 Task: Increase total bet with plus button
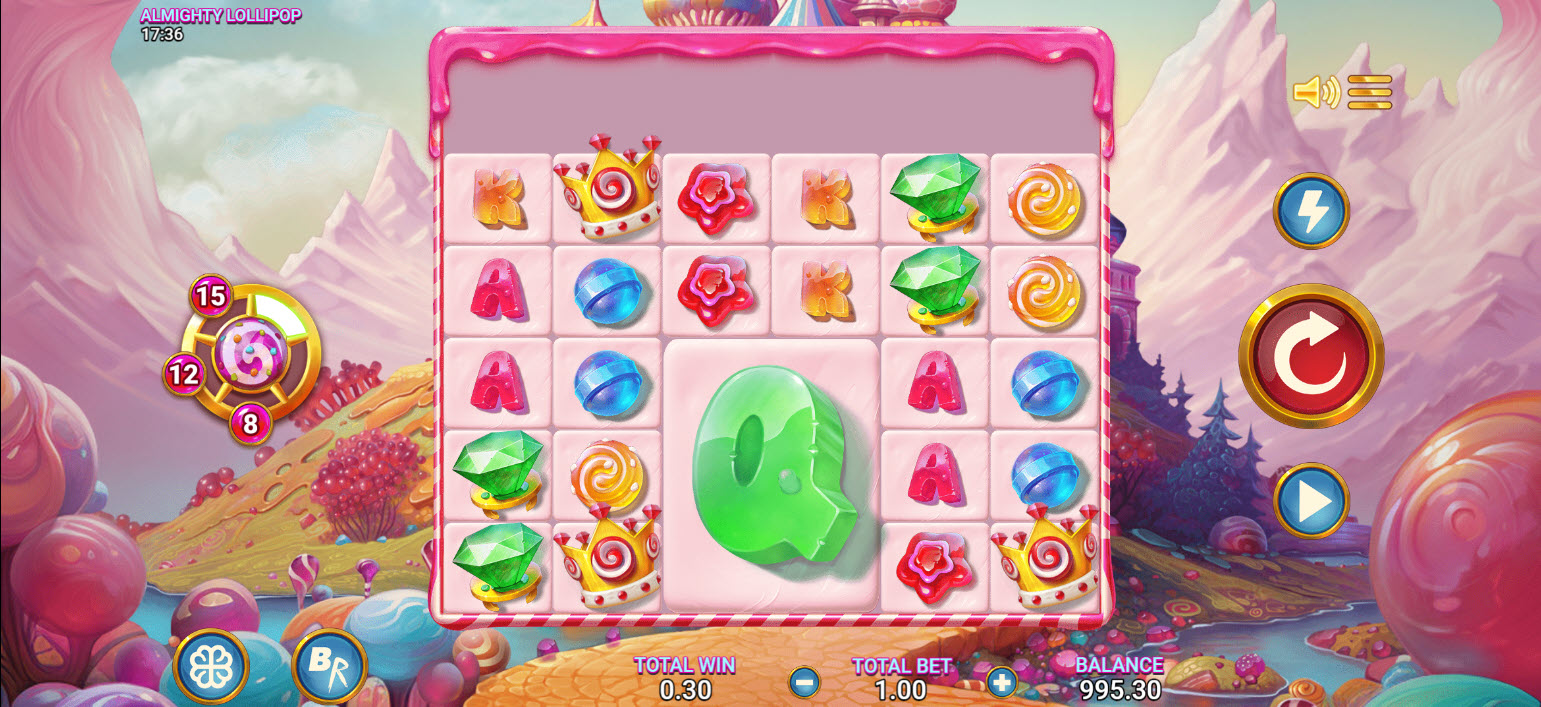click(x=1001, y=682)
